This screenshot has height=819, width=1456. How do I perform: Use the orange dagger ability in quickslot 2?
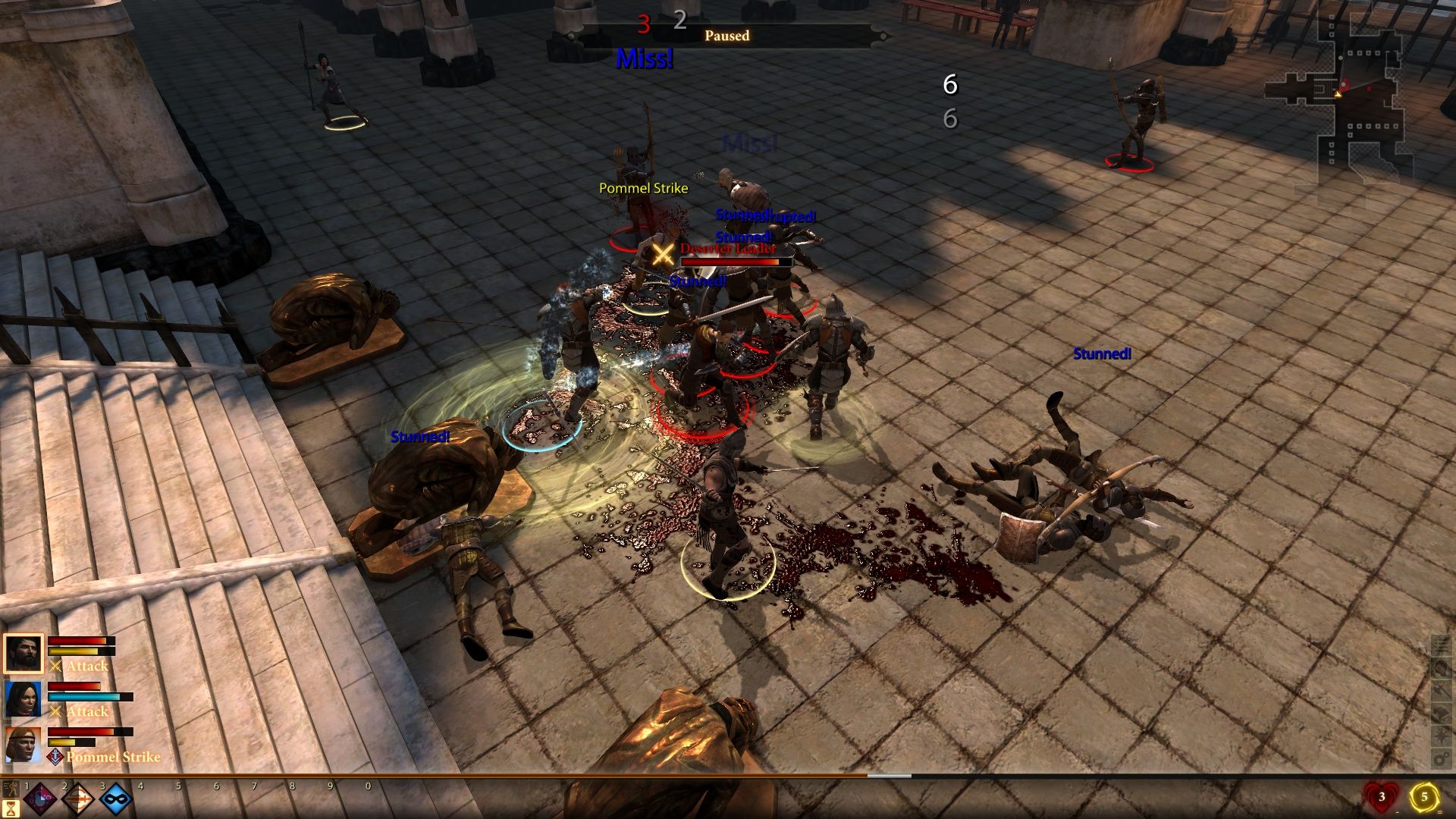coord(78,799)
